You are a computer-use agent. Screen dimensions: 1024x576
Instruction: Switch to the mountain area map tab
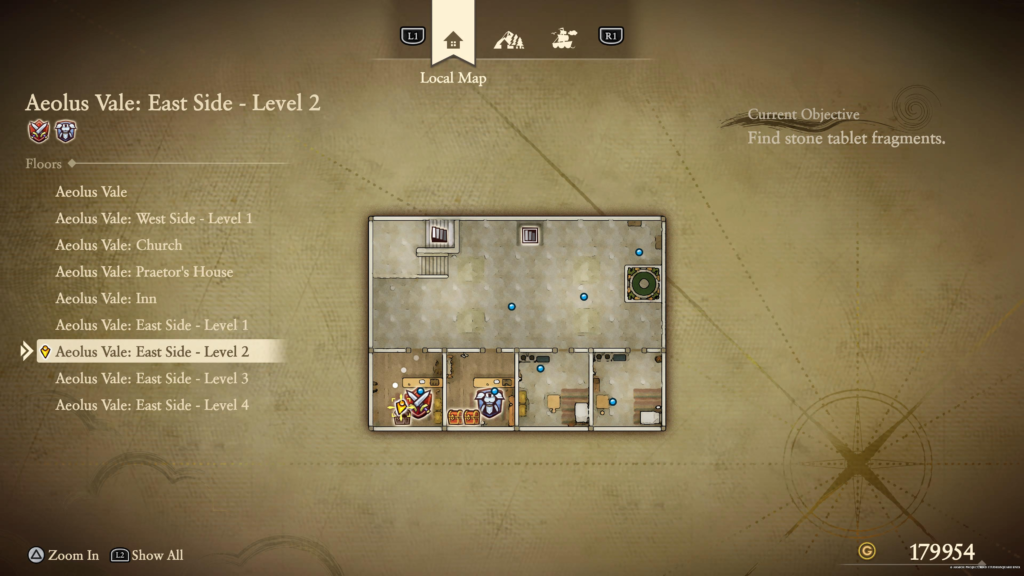coord(508,40)
